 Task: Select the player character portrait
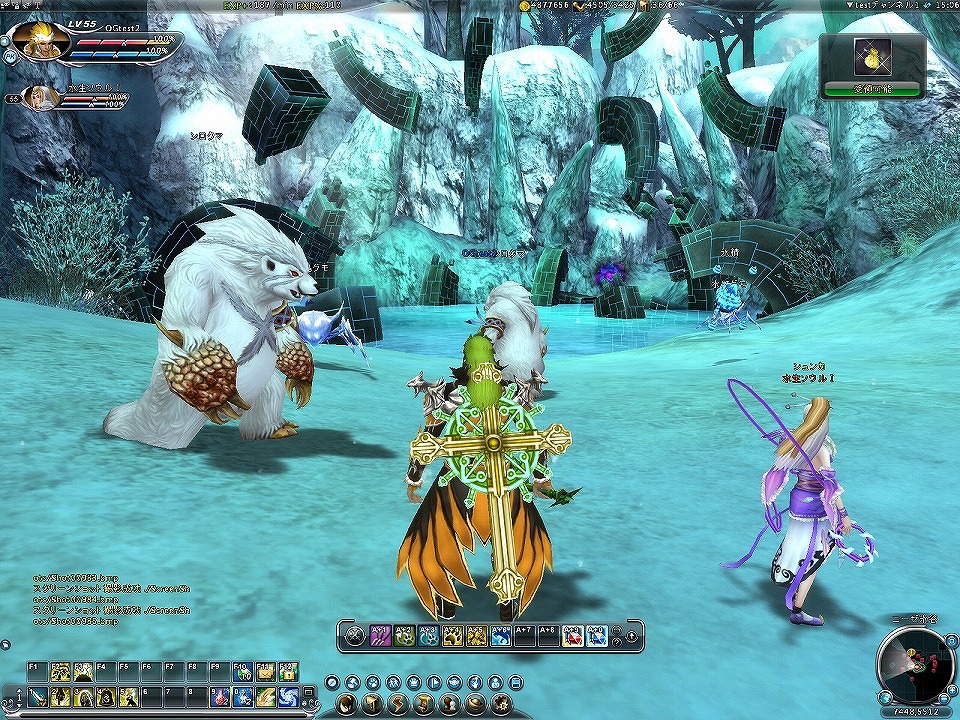[42, 40]
